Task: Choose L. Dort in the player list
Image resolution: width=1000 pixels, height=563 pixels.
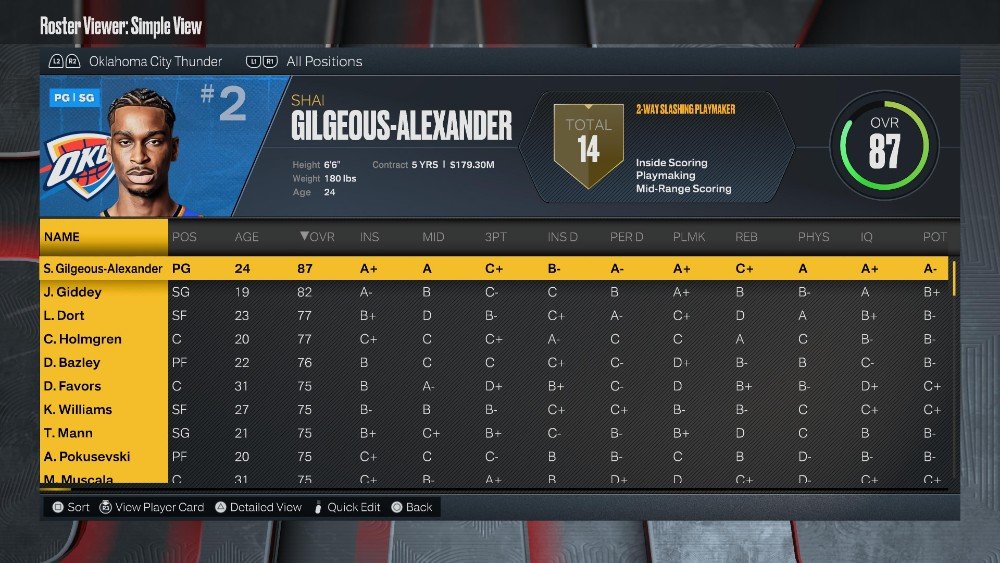Action: tap(66, 316)
